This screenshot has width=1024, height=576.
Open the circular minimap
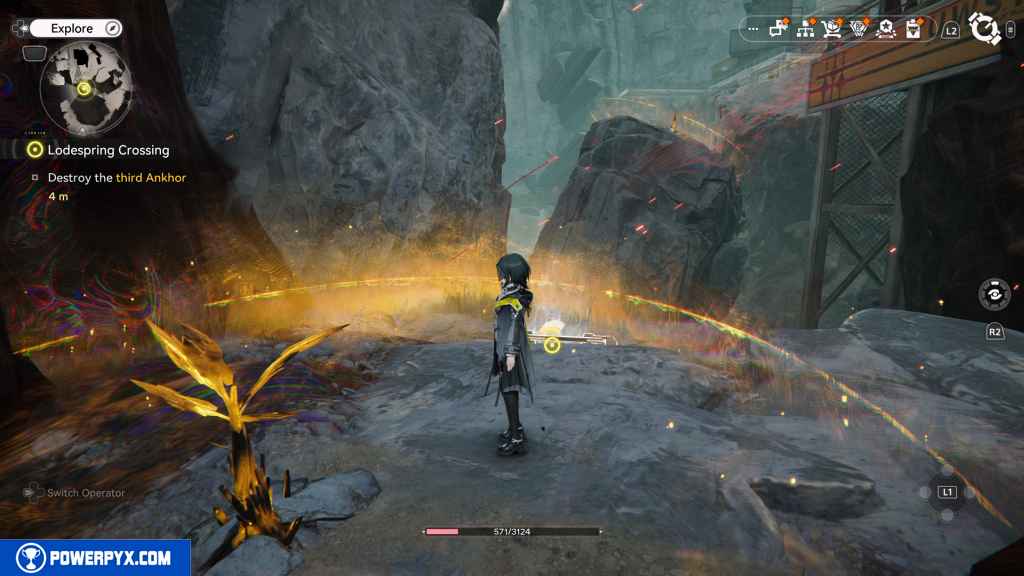point(86,88)
